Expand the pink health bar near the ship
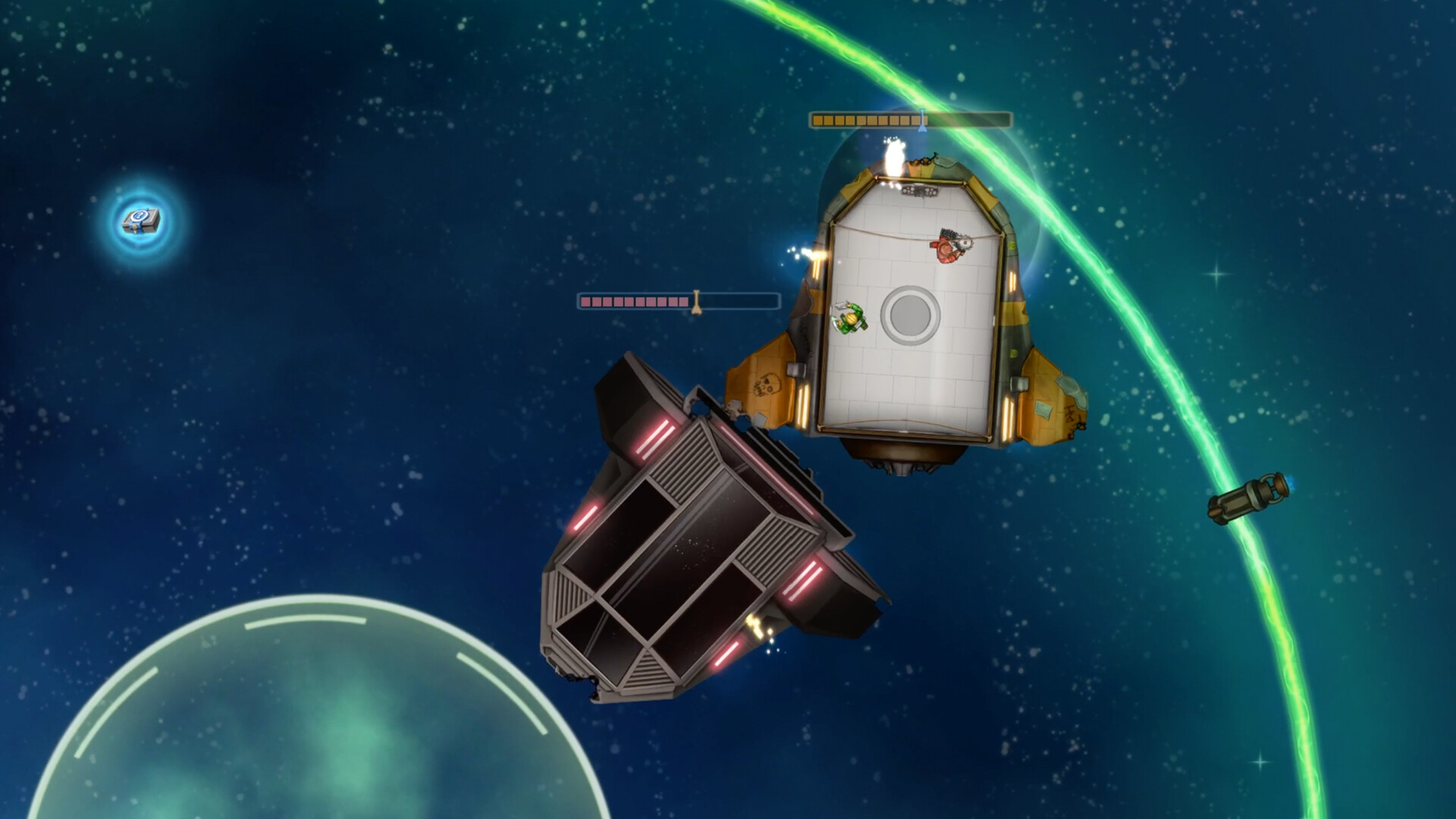Image resolution: width=1456 pixels, height=819 pixels. [679, 300]
